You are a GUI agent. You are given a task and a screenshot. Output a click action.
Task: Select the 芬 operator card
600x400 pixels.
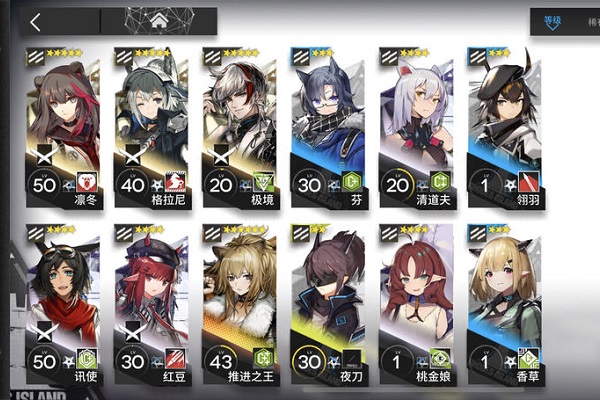[326, 125]
